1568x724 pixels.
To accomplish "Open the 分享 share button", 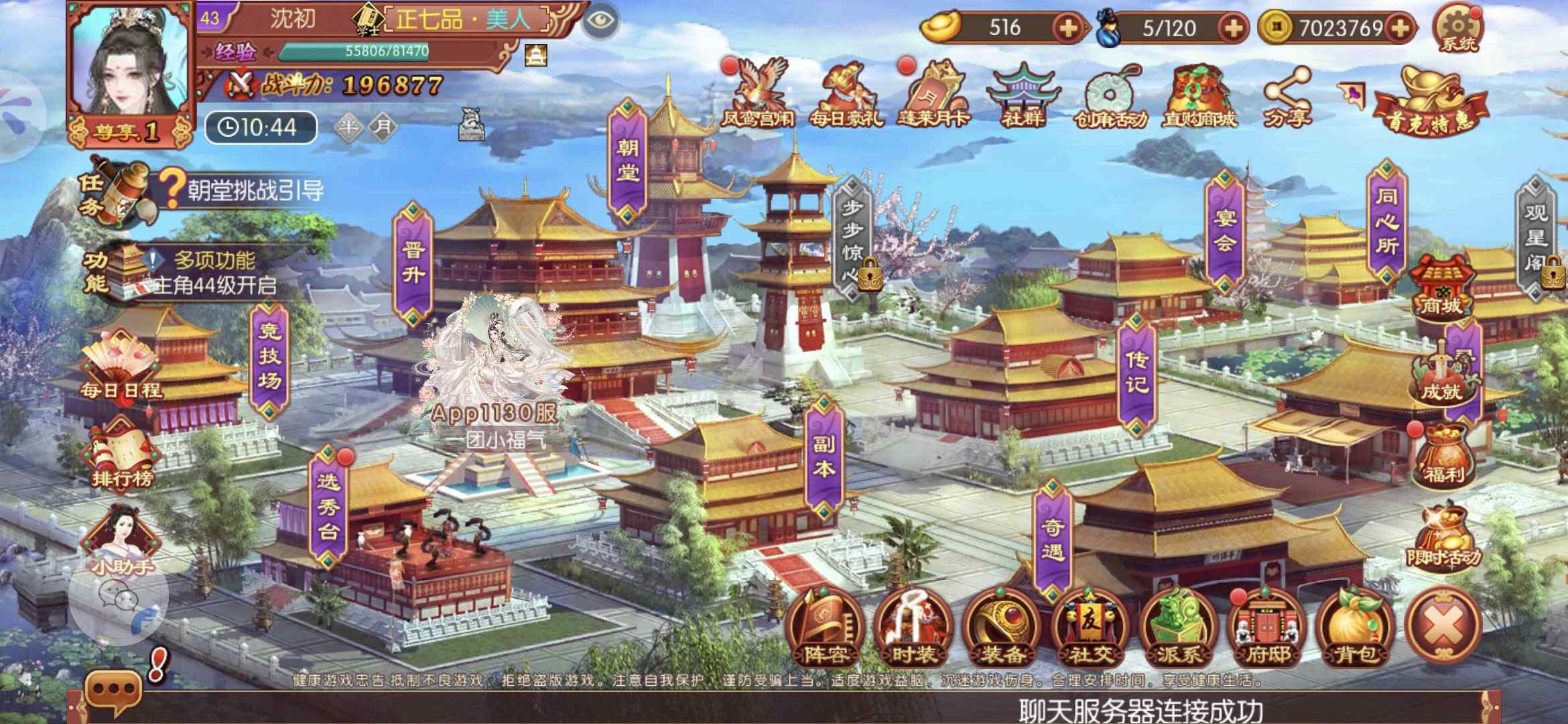I will (x=1287, y=97).
